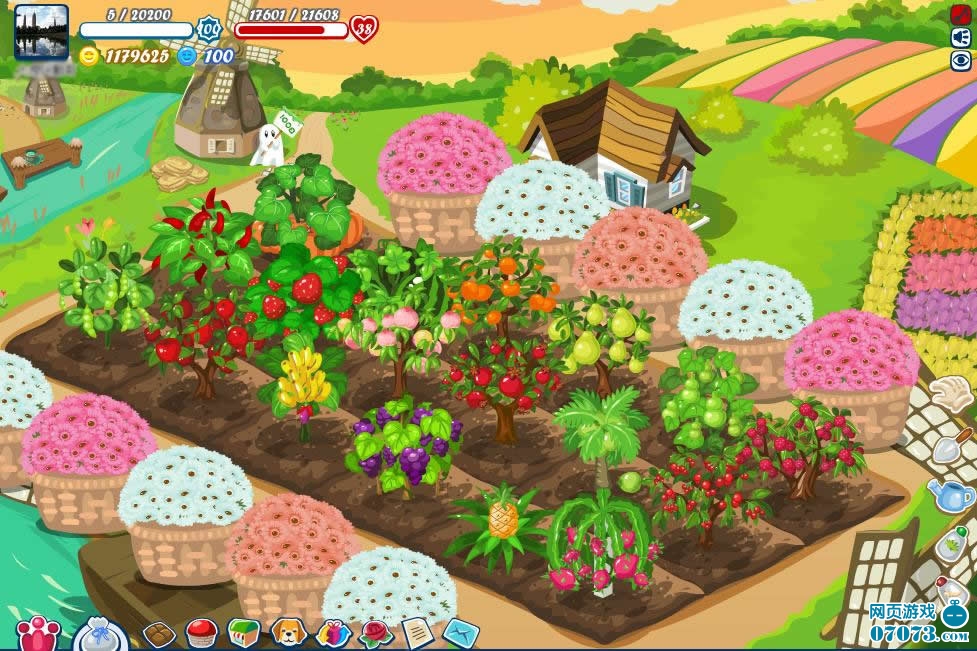Viewport: 977px width, 651px height.
Task: Open the pink paw print menu
Action: tap(38, 634)
